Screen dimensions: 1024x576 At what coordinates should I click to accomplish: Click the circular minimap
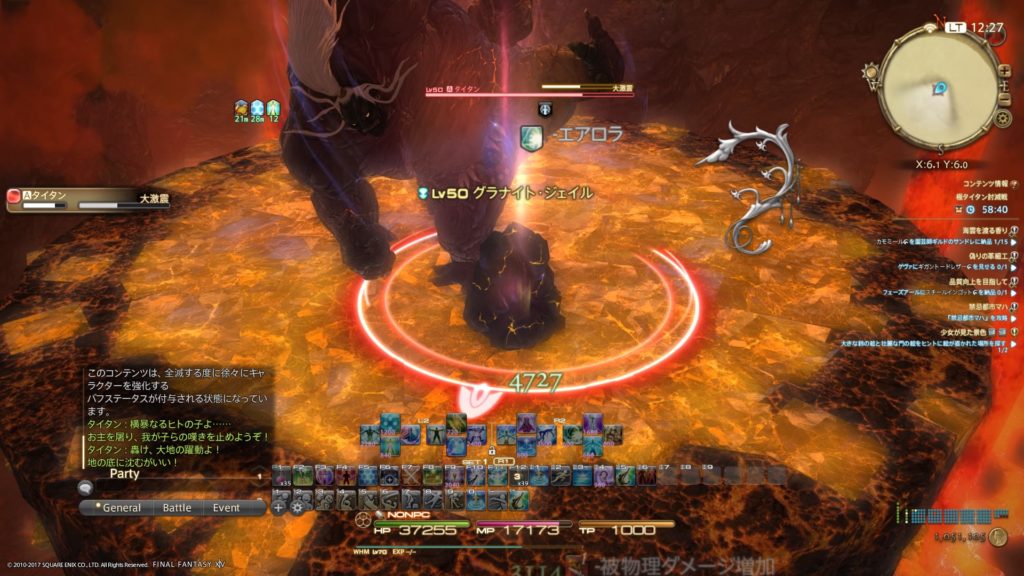pos(938,92)
